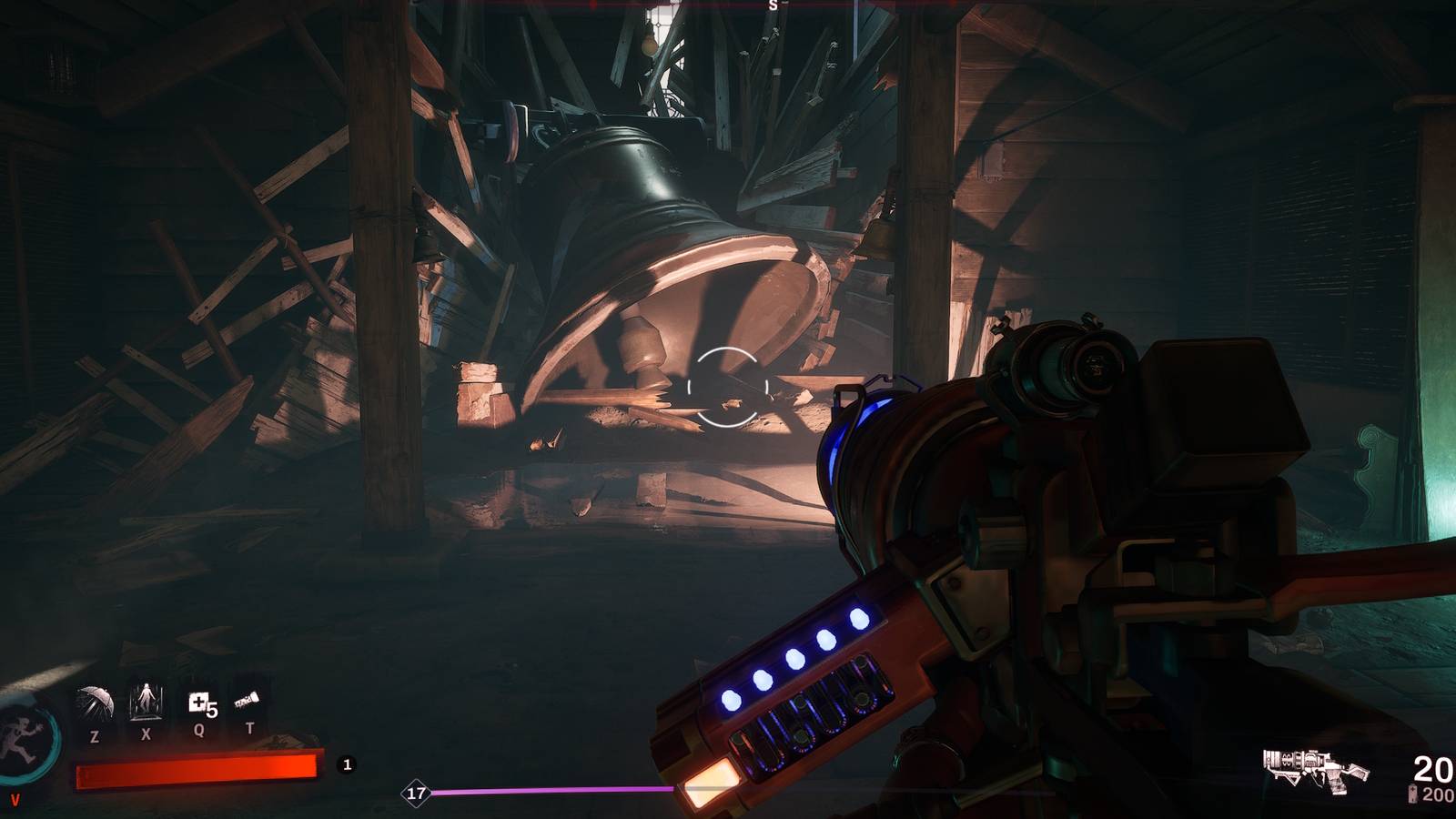Click the crosshair reticle at screen center
Viewport: 1456px width, 819px height.
(x=728, y=387)
